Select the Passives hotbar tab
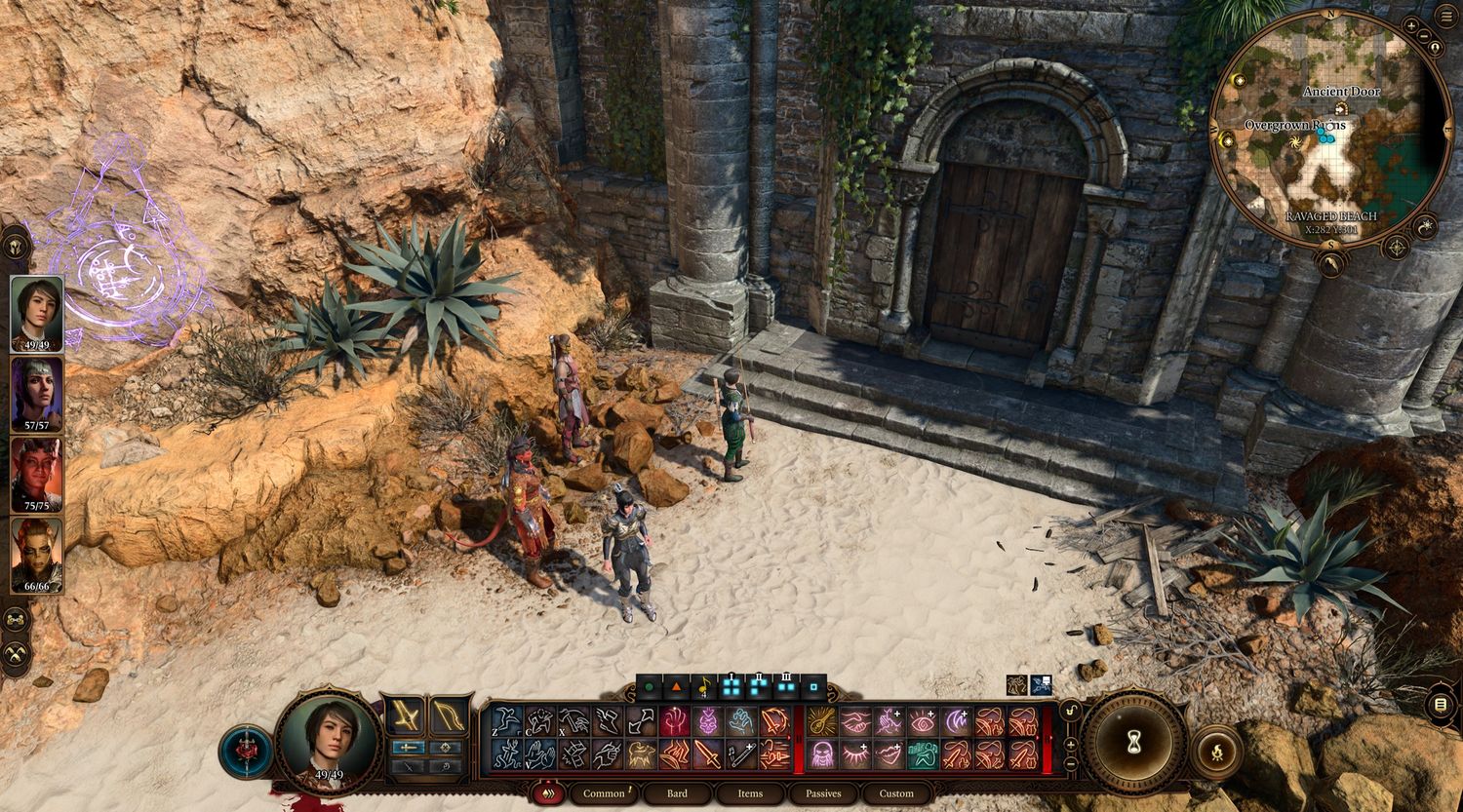This screenshot has width=1463, height=812. [823, 793]
